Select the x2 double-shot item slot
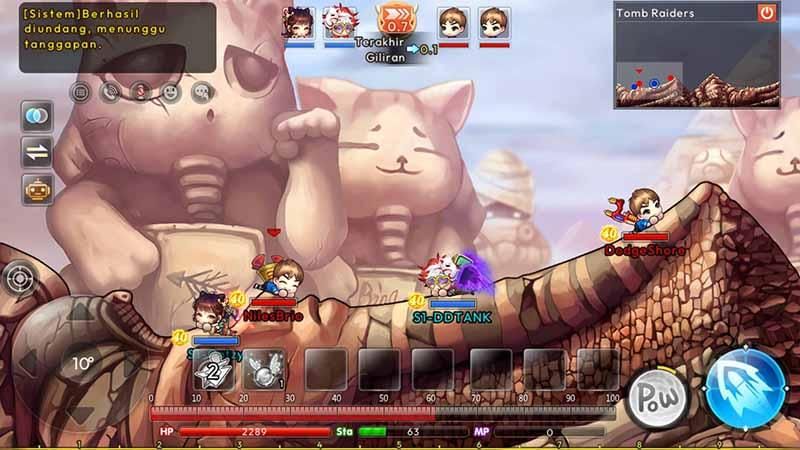 (213, 369)
